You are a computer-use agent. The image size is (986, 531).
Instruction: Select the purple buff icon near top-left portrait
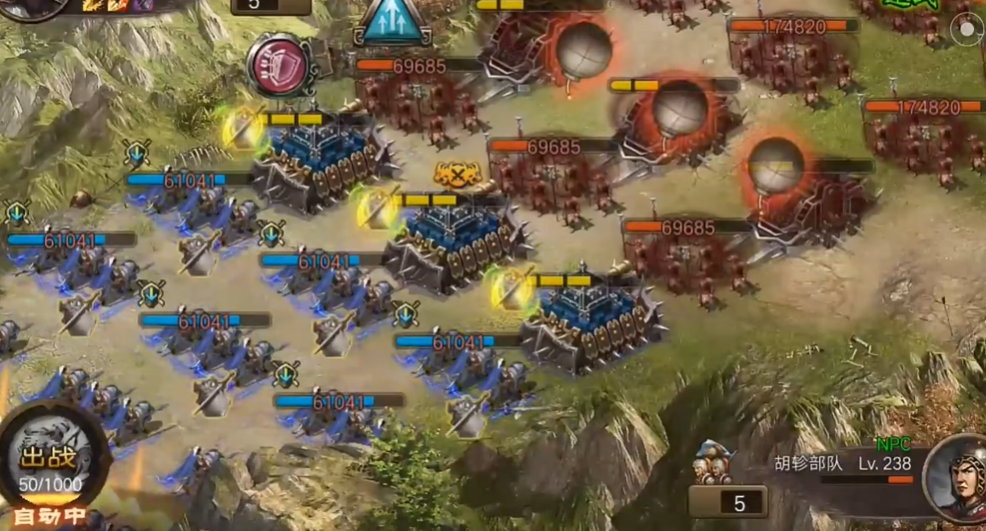(142, 5)
